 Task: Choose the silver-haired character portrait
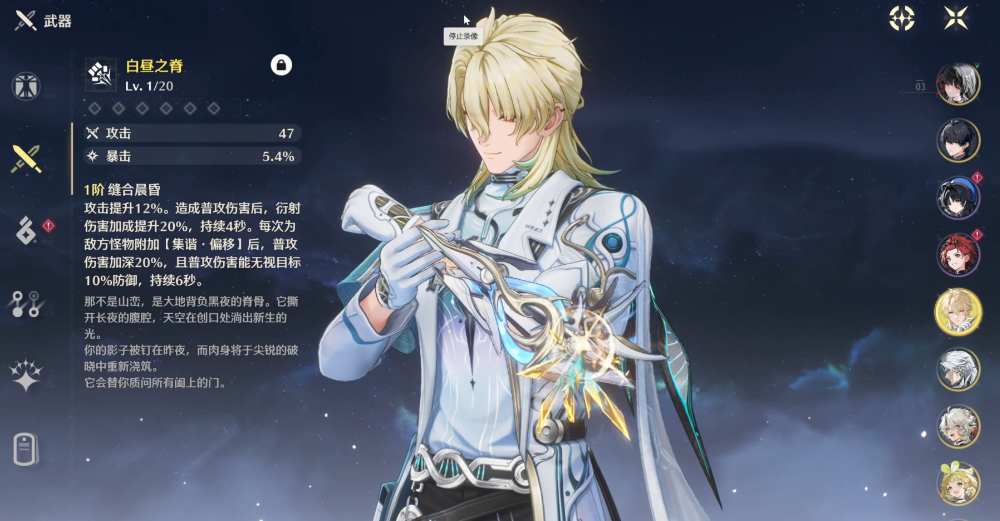957,369
